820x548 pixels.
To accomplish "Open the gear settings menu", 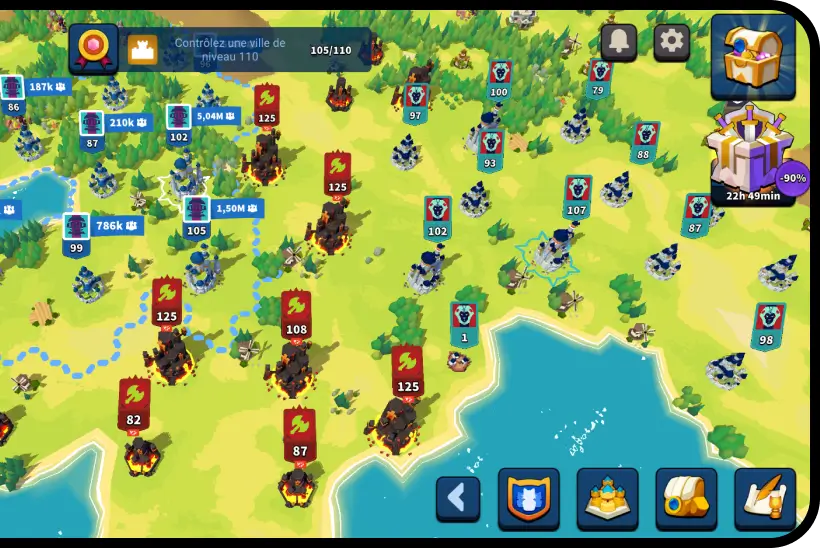I will coord(672,41).
